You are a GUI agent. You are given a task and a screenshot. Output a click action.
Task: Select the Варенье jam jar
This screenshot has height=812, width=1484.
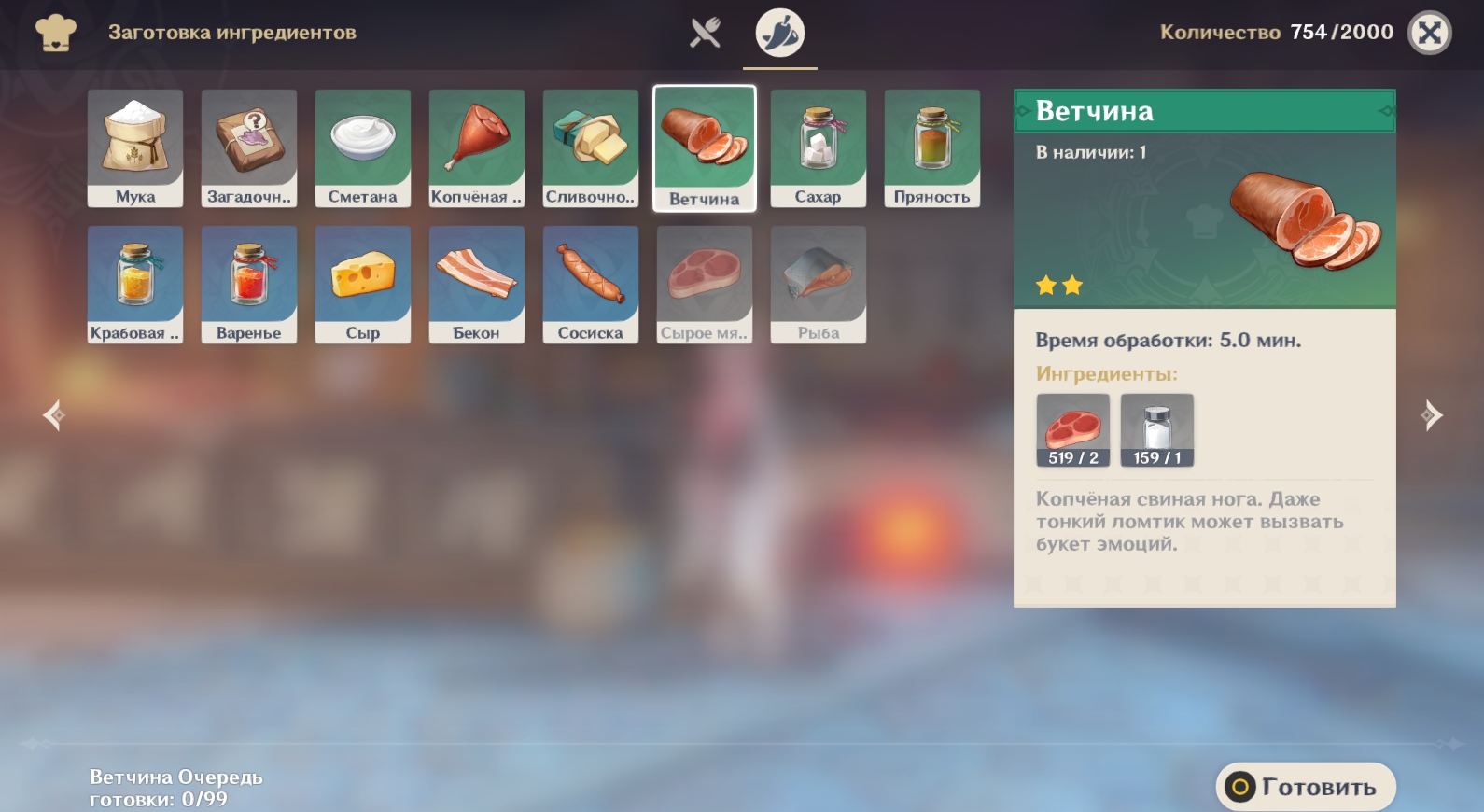(249, 284)
